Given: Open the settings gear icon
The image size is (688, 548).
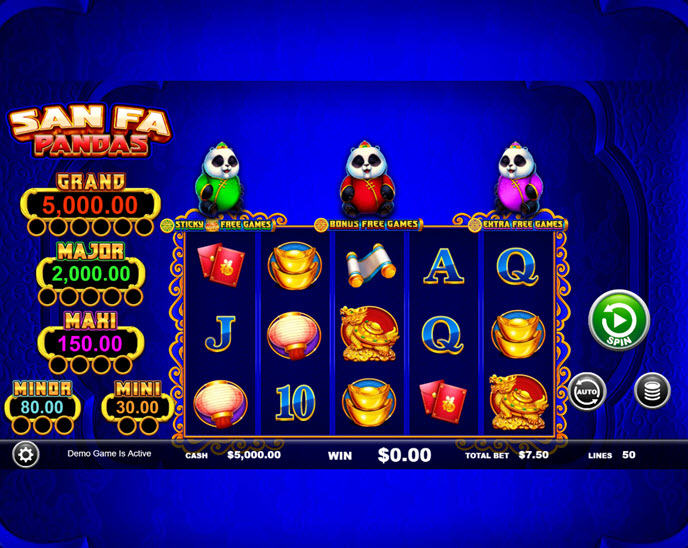Looking at the screenshot, I should point(25,454).
